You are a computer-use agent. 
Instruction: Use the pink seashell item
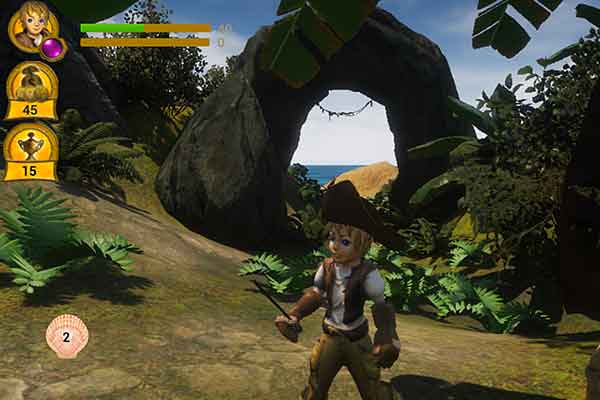point(67,336)
